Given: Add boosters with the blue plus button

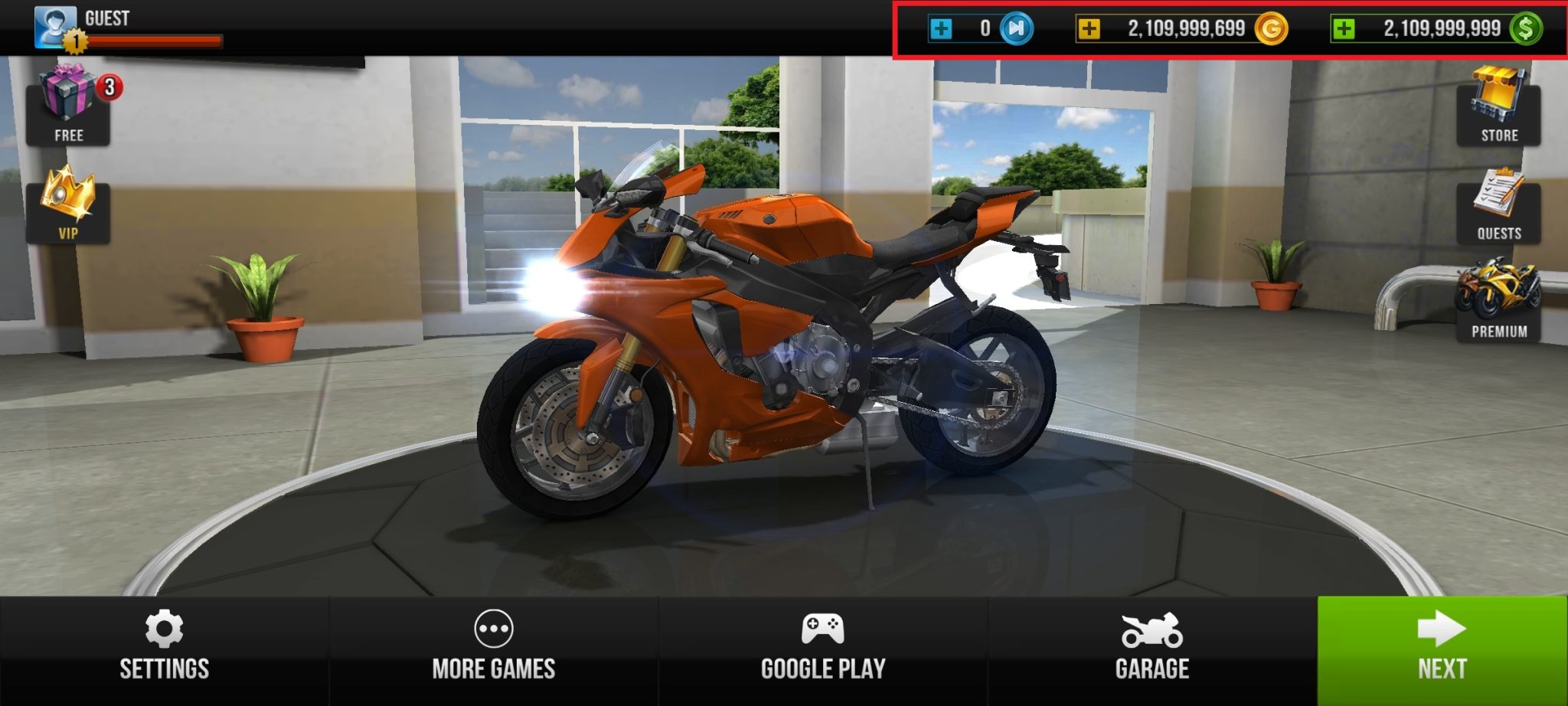Looking at the screenshot, I should (x=942, y=28).
